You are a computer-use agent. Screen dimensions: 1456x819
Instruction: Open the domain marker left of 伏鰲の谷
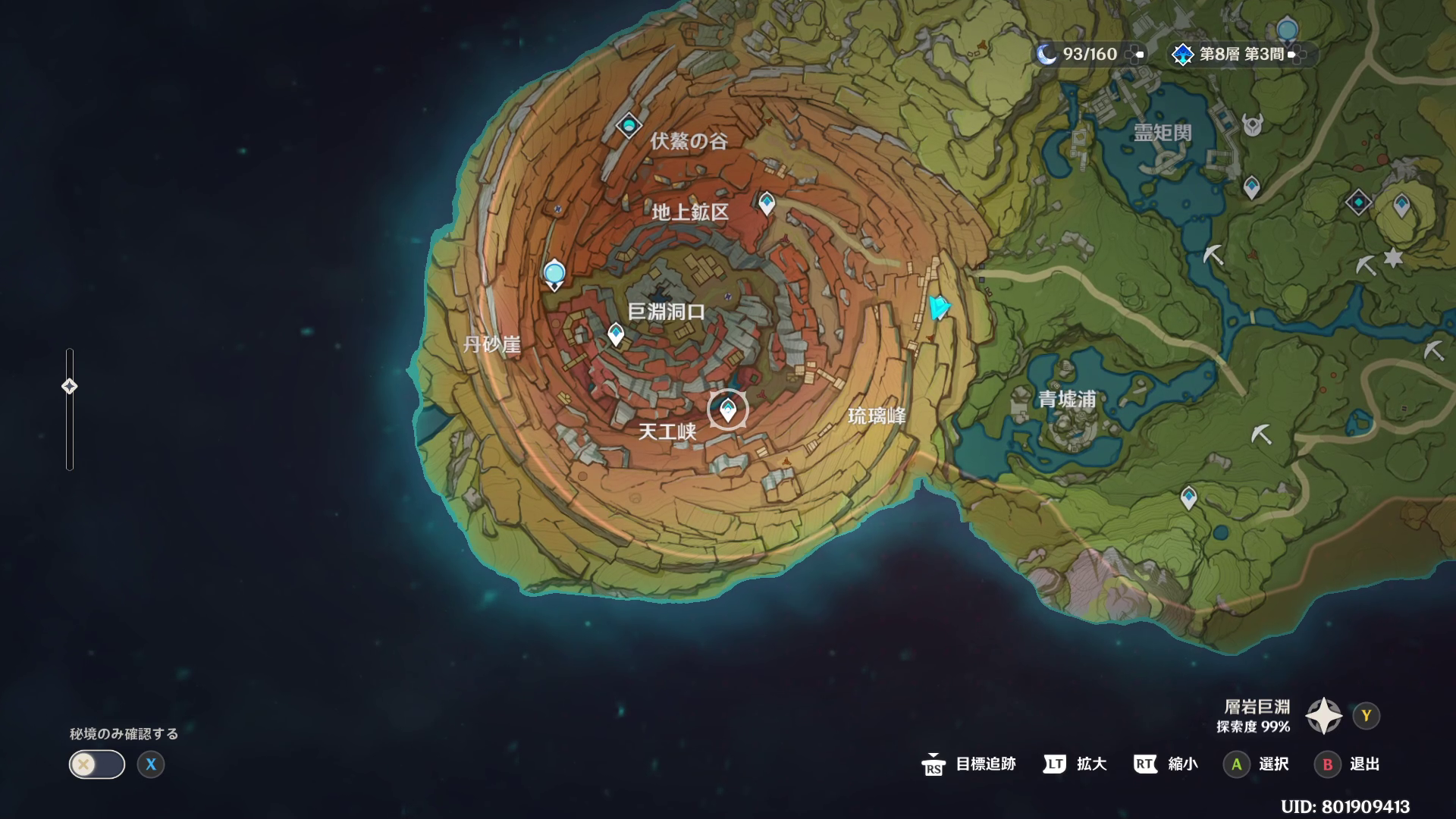[629, 125]
